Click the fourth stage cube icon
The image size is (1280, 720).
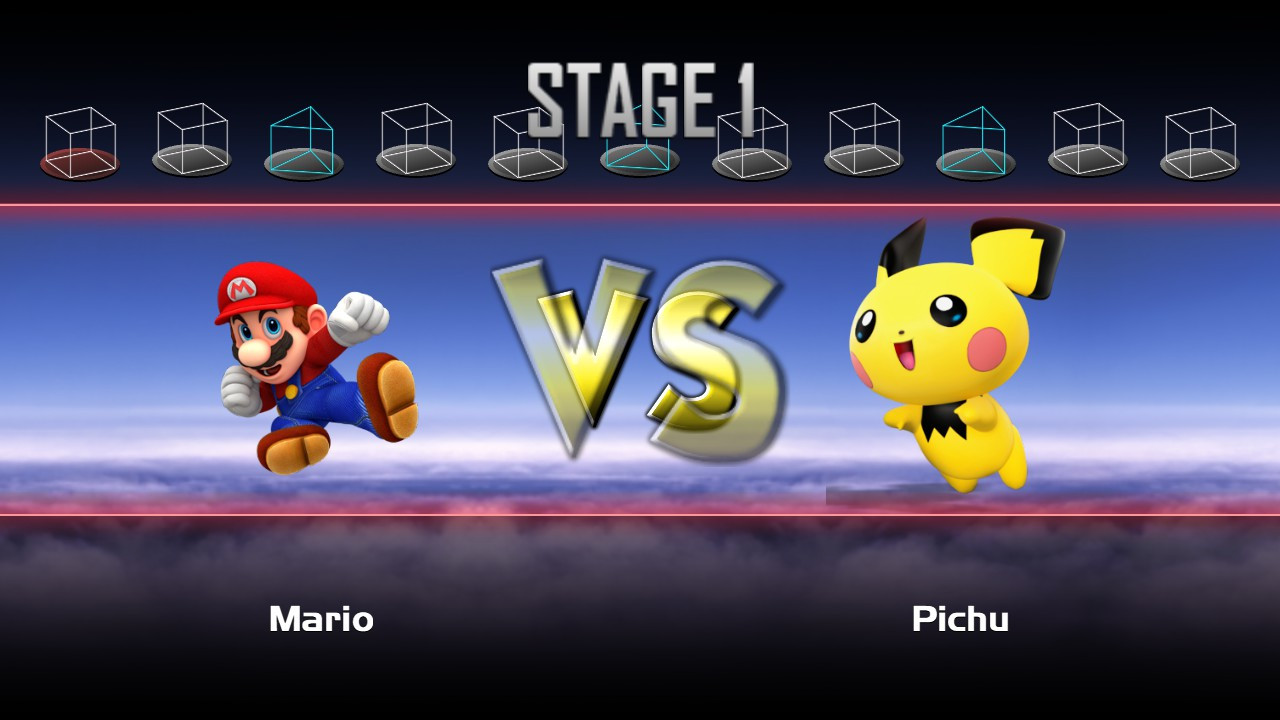[415, 140]
